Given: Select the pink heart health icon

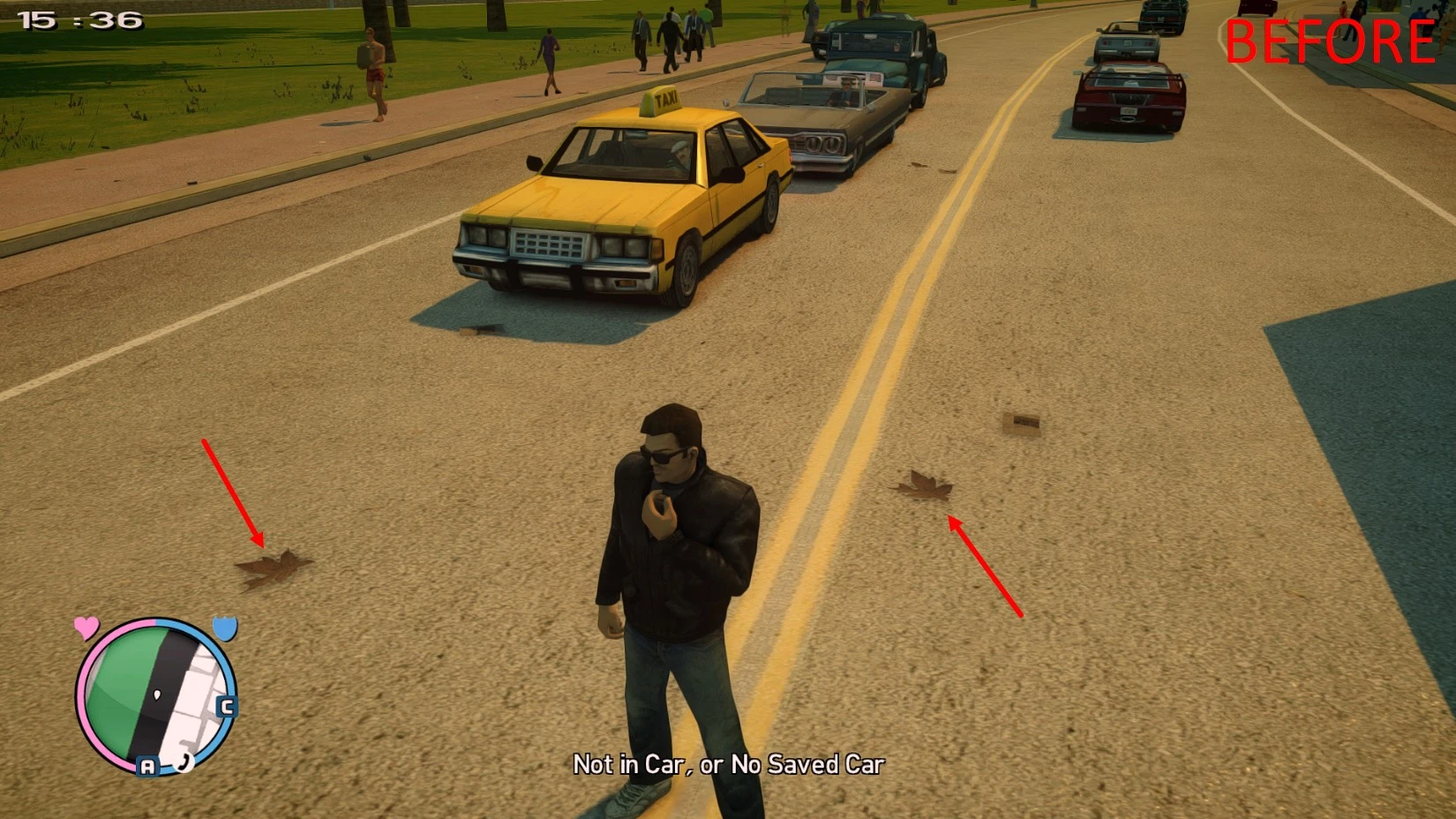Looking at the screenshot, I should click(86, 627).
